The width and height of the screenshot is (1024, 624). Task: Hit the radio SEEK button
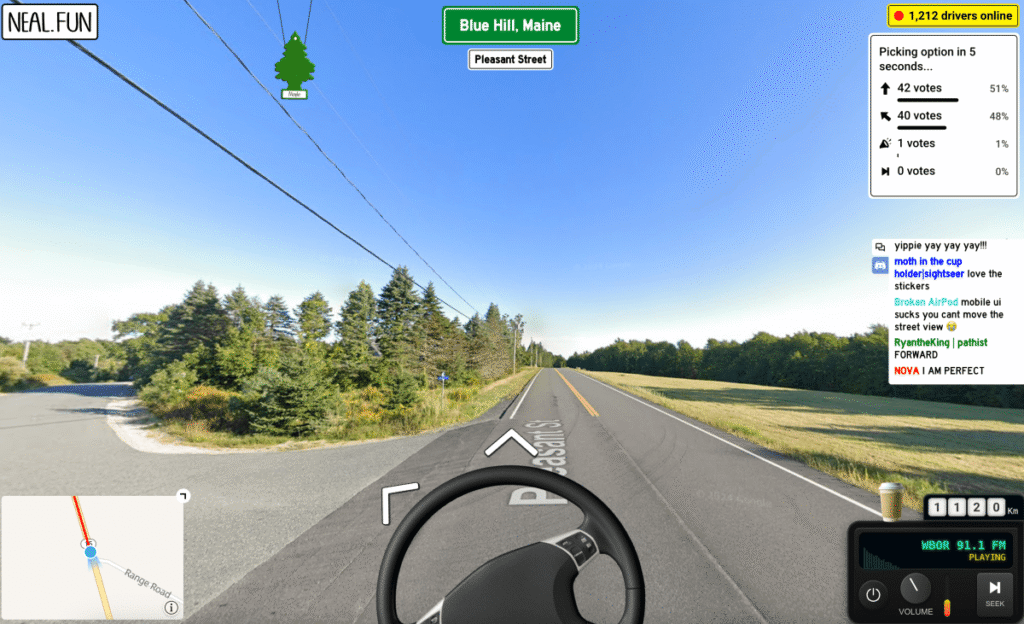tap(994, 592)
